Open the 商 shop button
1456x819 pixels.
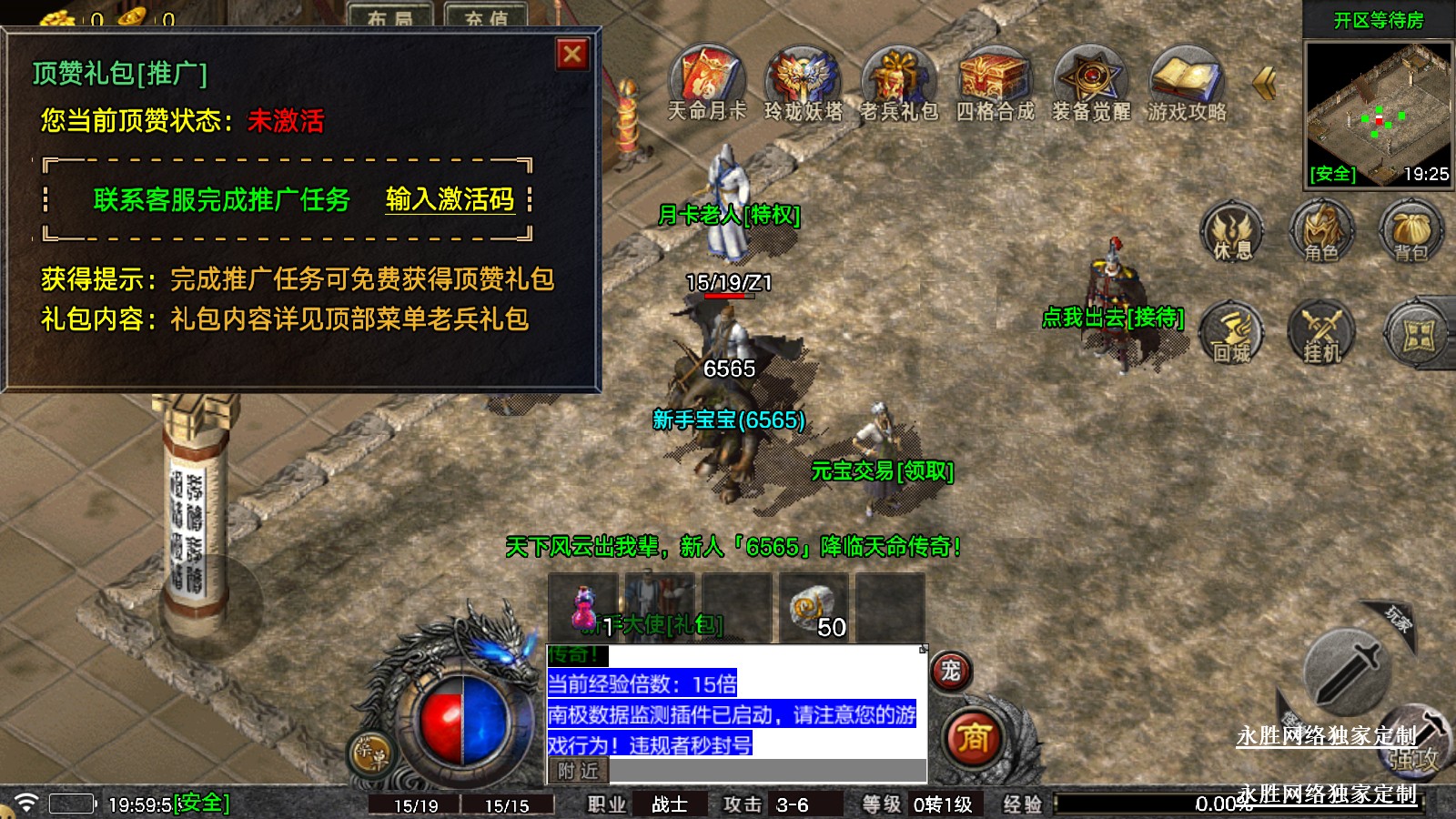973,738
